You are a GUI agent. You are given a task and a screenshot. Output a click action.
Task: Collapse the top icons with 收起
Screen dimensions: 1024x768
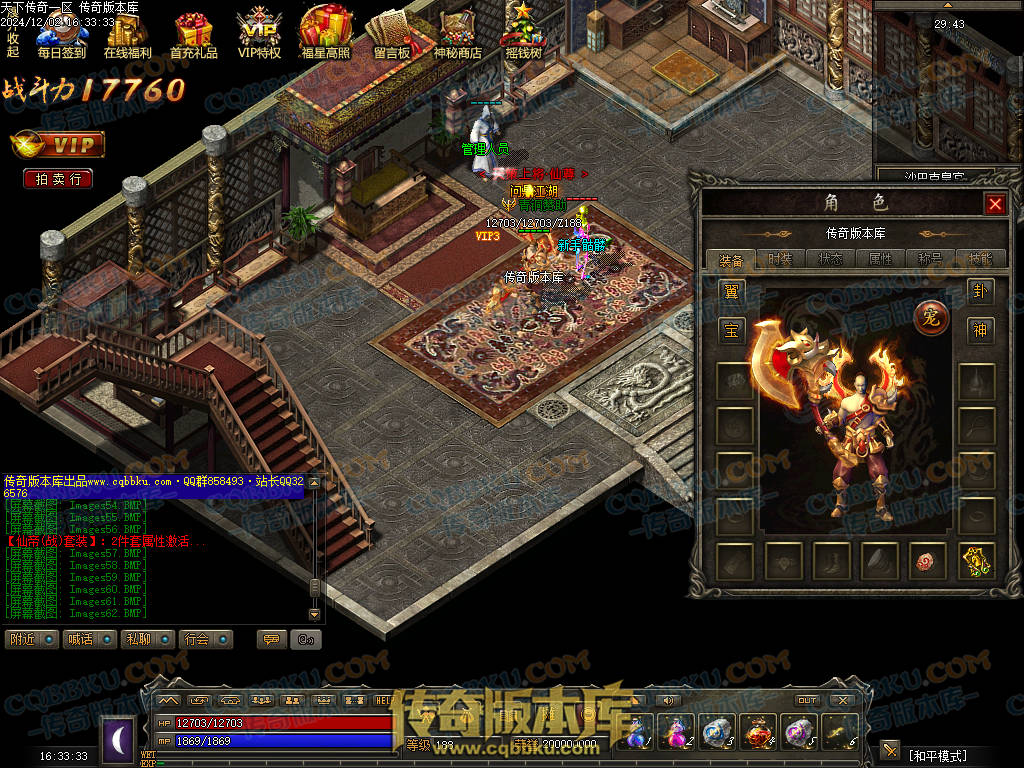[13, 45]
